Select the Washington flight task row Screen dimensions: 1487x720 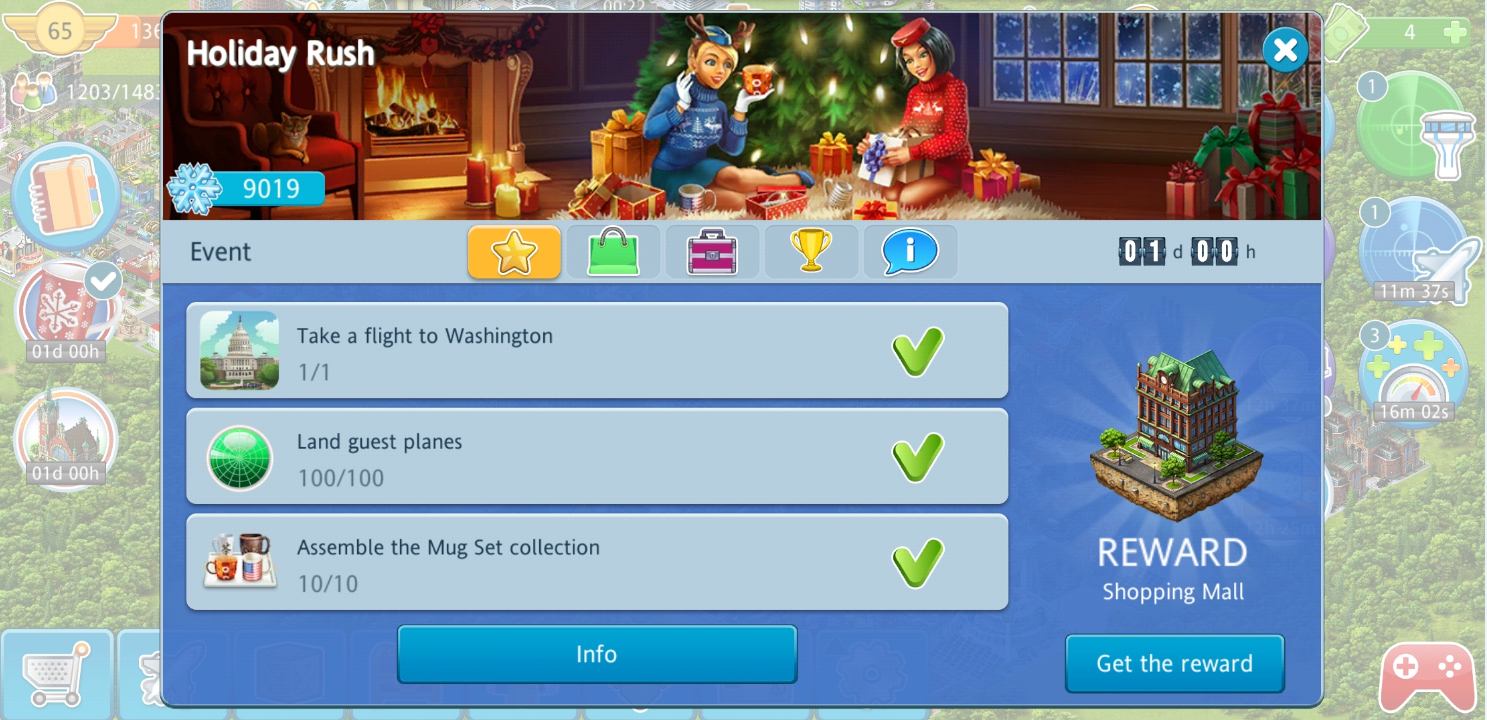[x=597, y=352]
